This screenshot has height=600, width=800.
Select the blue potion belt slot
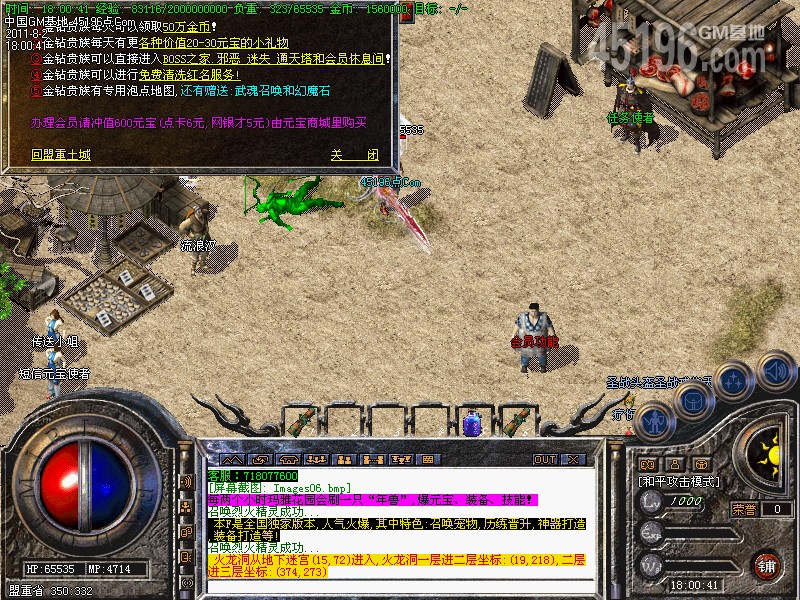click(x=472, y=422)
